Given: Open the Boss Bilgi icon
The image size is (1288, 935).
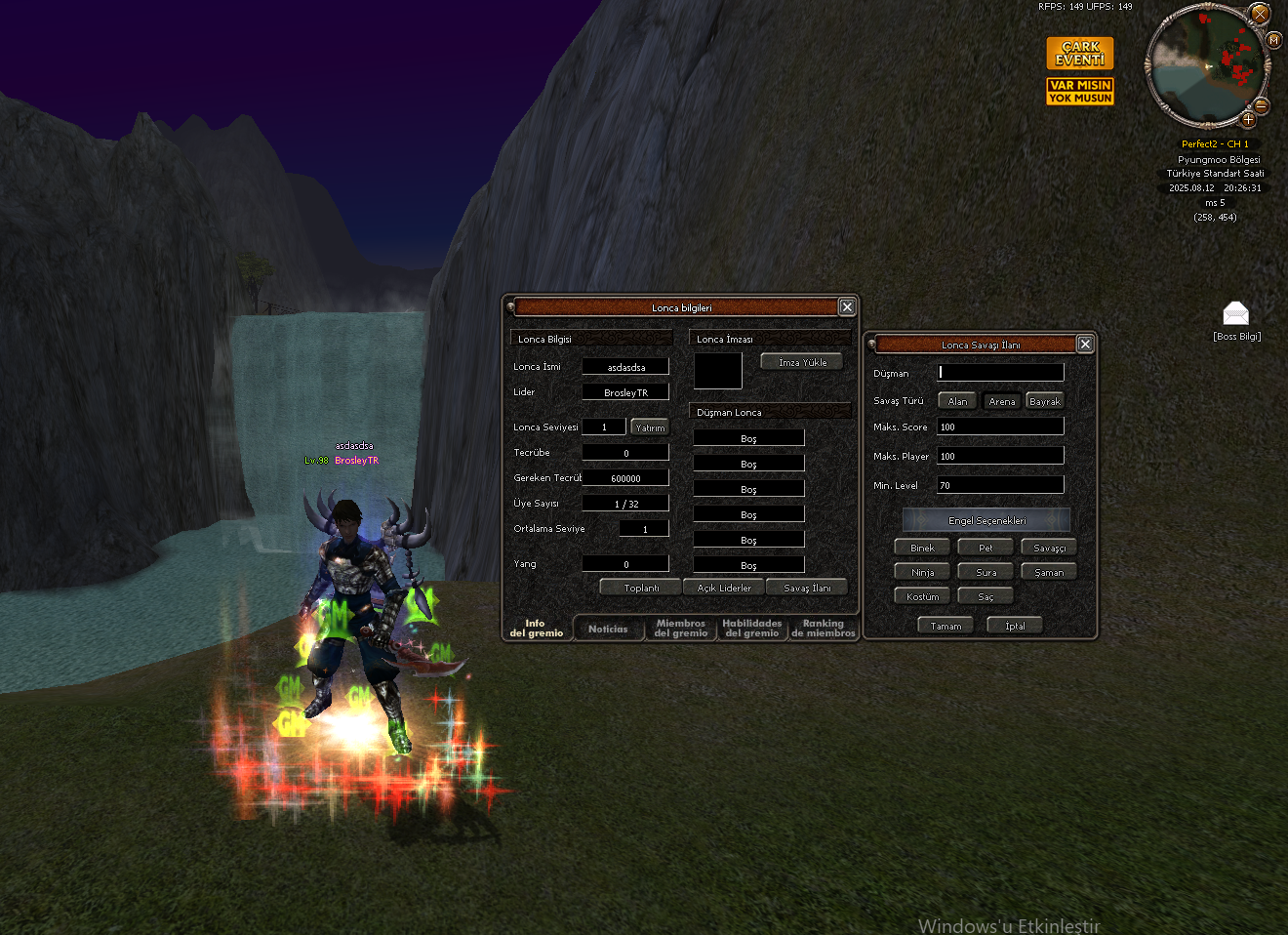Looking at the screenshot, I should [x=1235, y=314].
